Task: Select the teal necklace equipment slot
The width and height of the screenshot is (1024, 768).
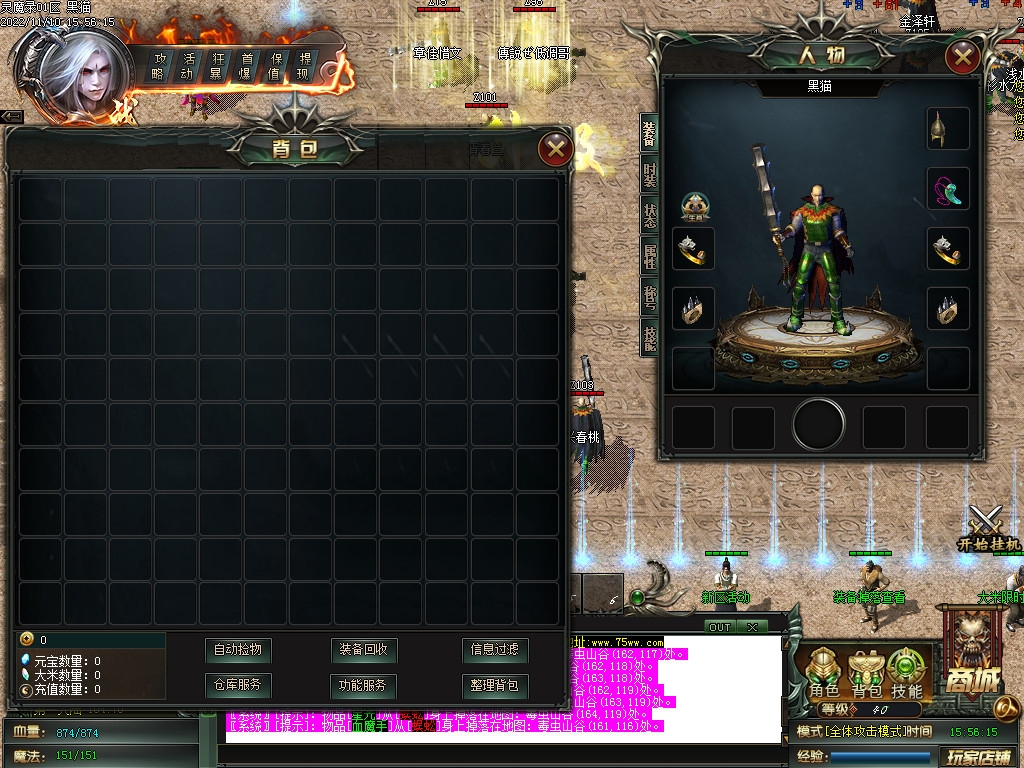Action: coord(947,189)
